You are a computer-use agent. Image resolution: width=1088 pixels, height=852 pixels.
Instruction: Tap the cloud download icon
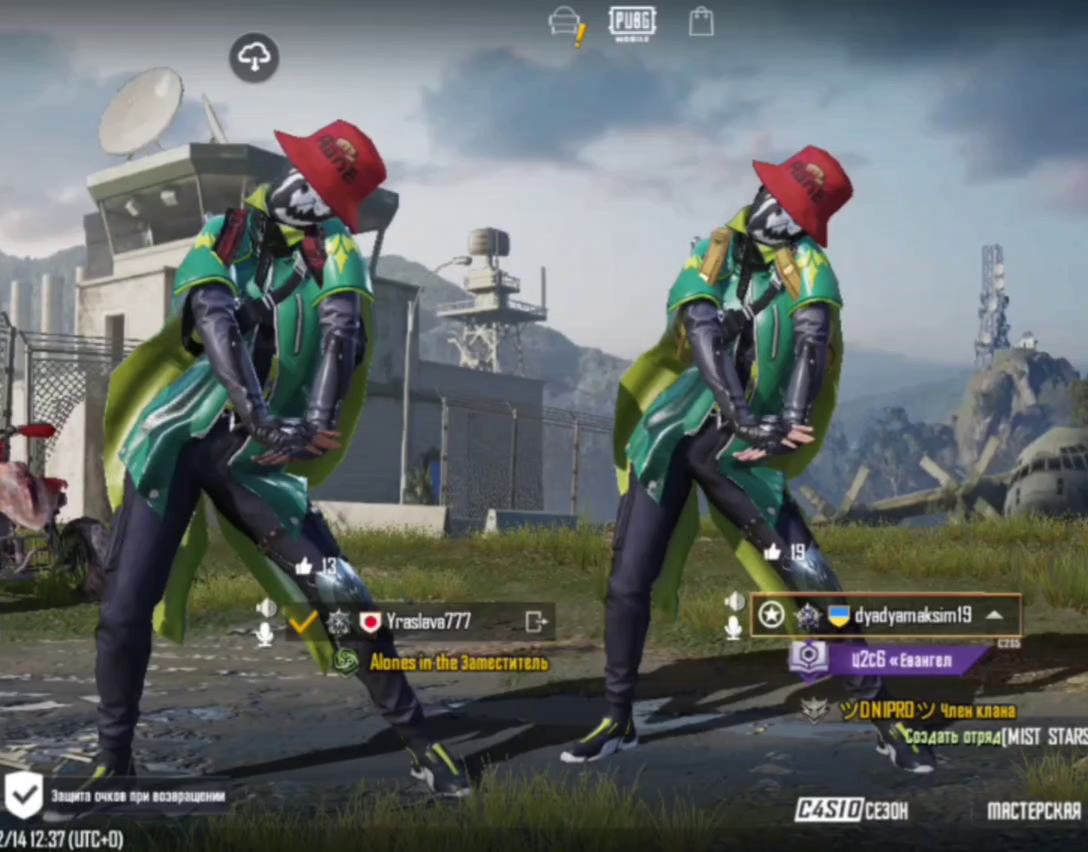tap(254, 58)
